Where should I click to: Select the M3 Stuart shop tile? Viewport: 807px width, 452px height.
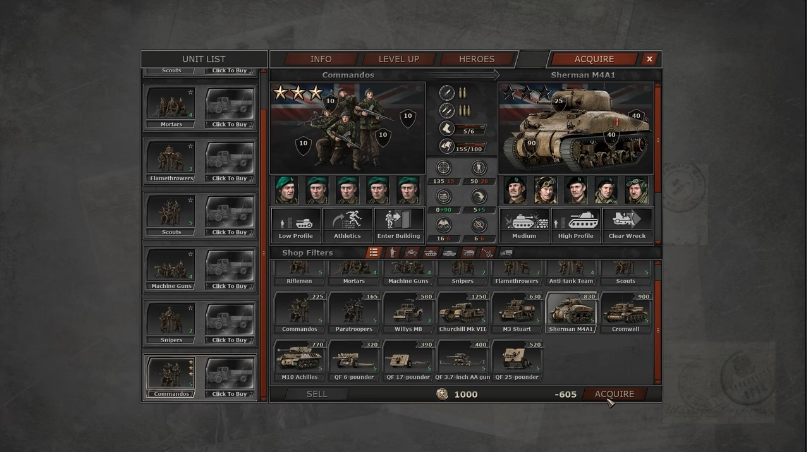point(516,312)
